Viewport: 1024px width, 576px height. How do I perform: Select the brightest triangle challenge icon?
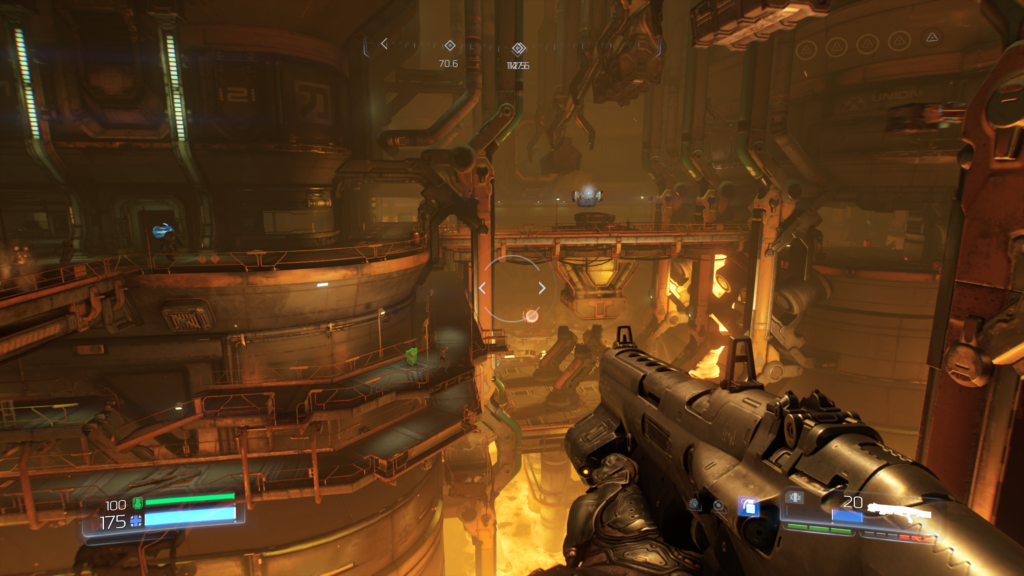click(931, 38)
